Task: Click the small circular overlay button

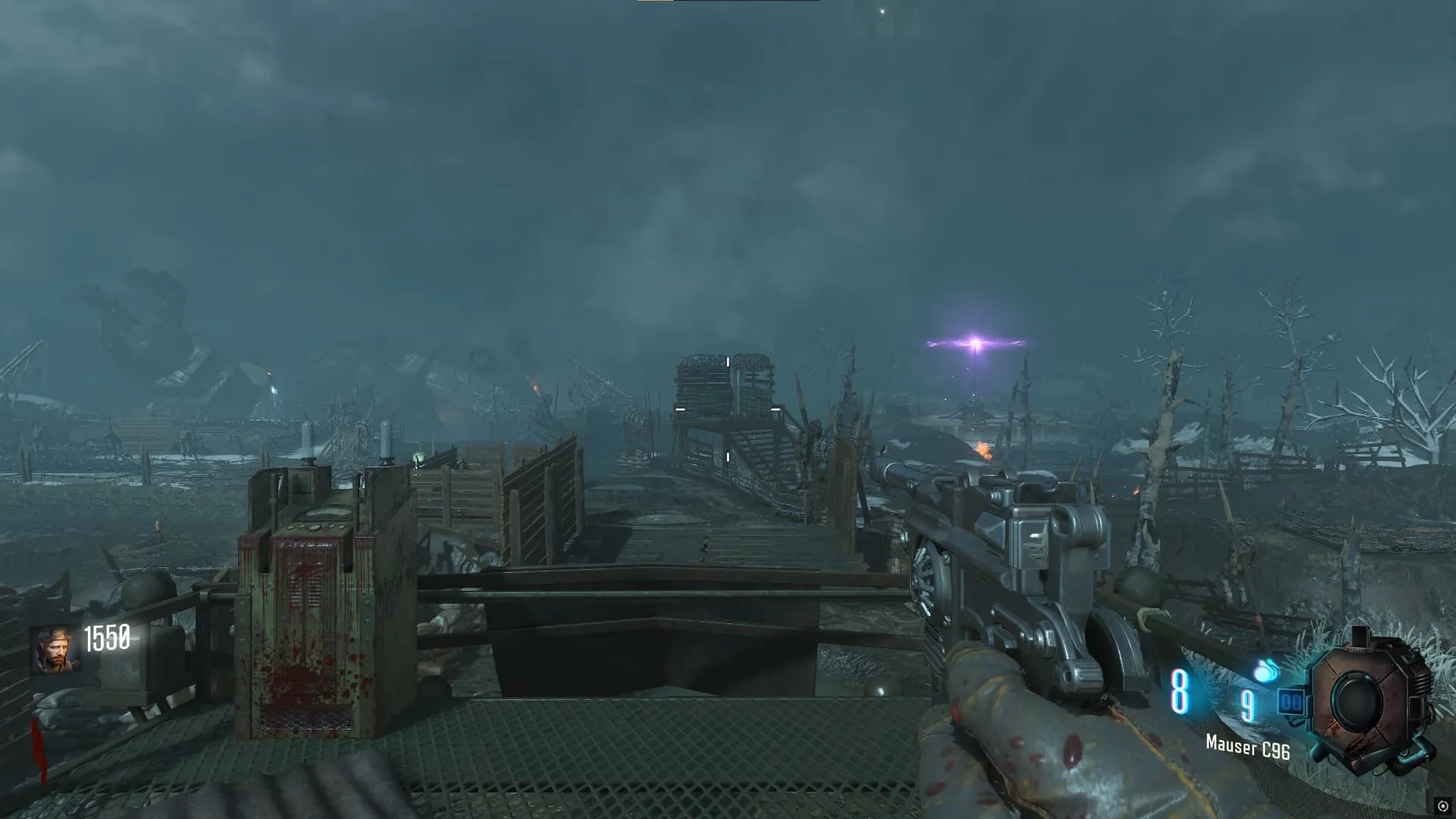Action: point(1443,806)
